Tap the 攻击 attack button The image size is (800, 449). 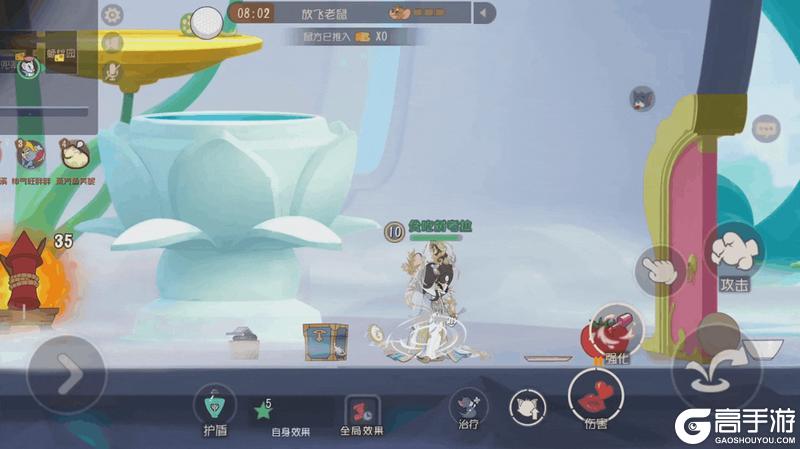(x=734, y=256)
